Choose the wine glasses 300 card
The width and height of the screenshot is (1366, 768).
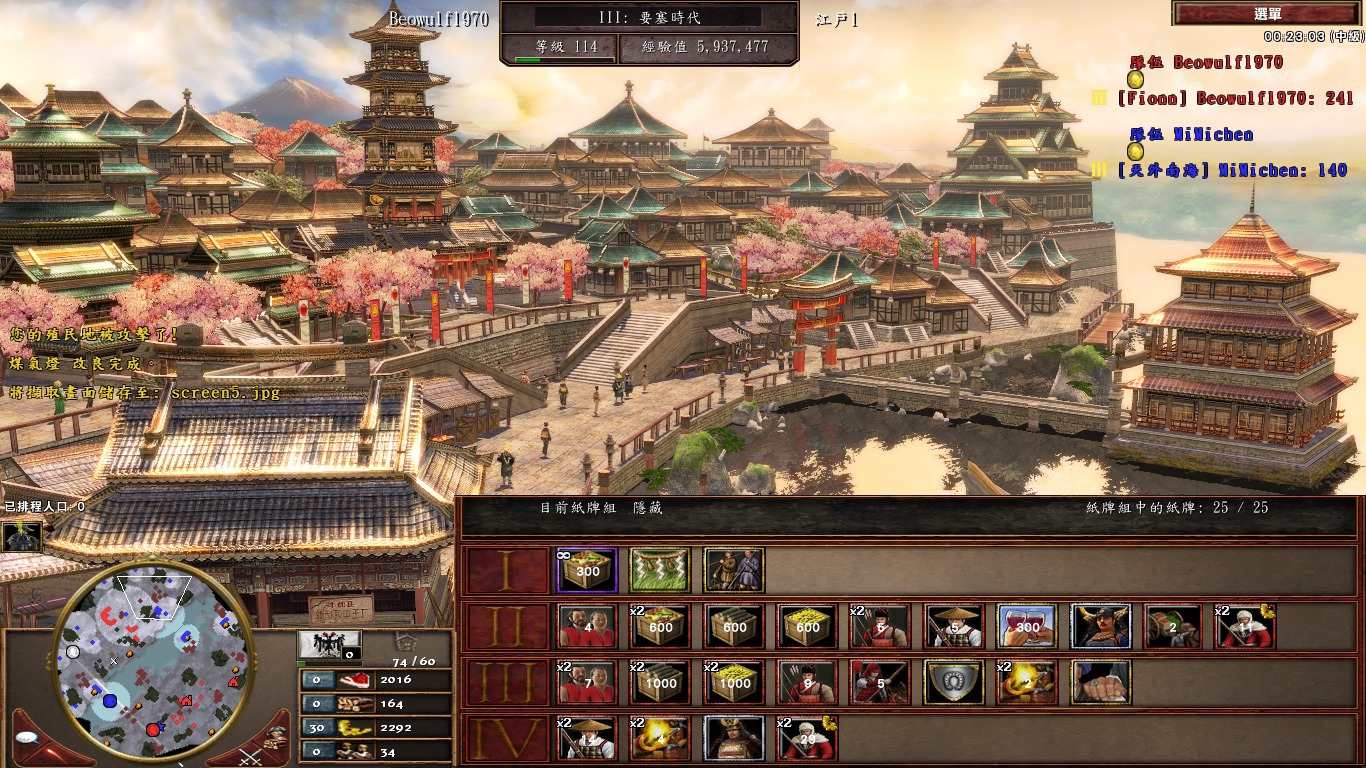pos(1027,626)
